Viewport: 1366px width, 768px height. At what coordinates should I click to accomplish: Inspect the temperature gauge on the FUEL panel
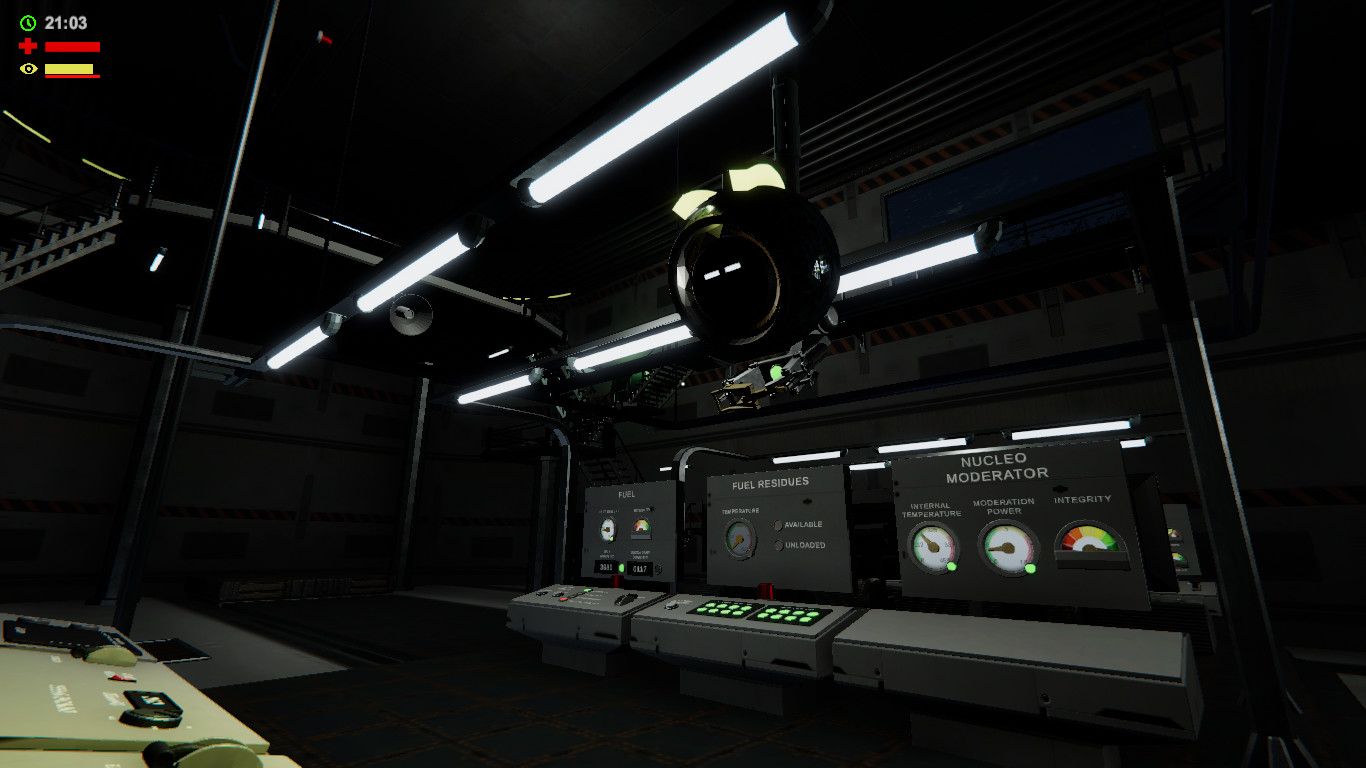[608, 529]
